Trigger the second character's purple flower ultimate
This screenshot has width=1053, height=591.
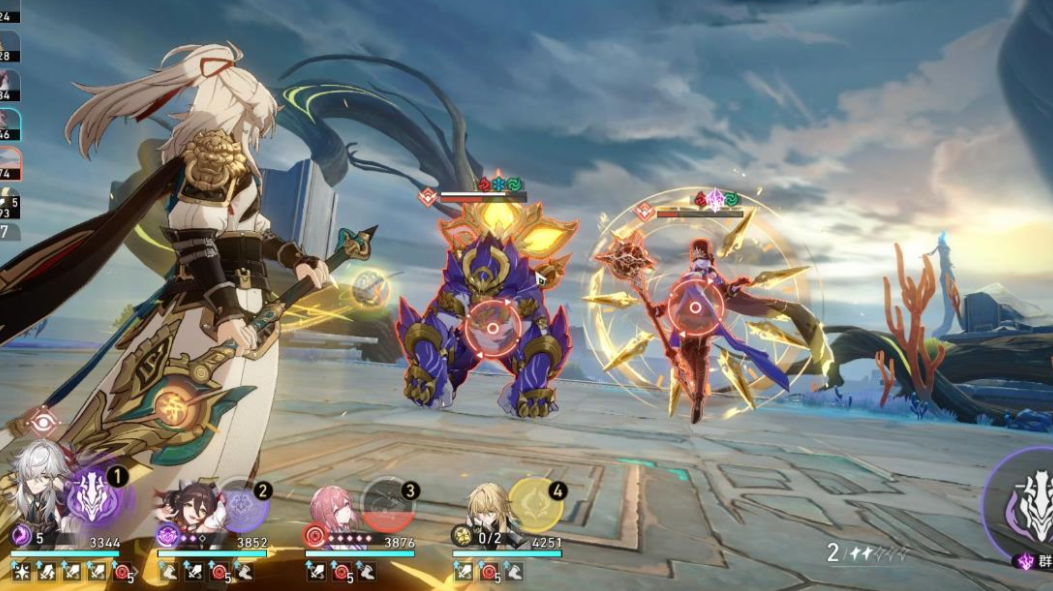pos(241,505)
